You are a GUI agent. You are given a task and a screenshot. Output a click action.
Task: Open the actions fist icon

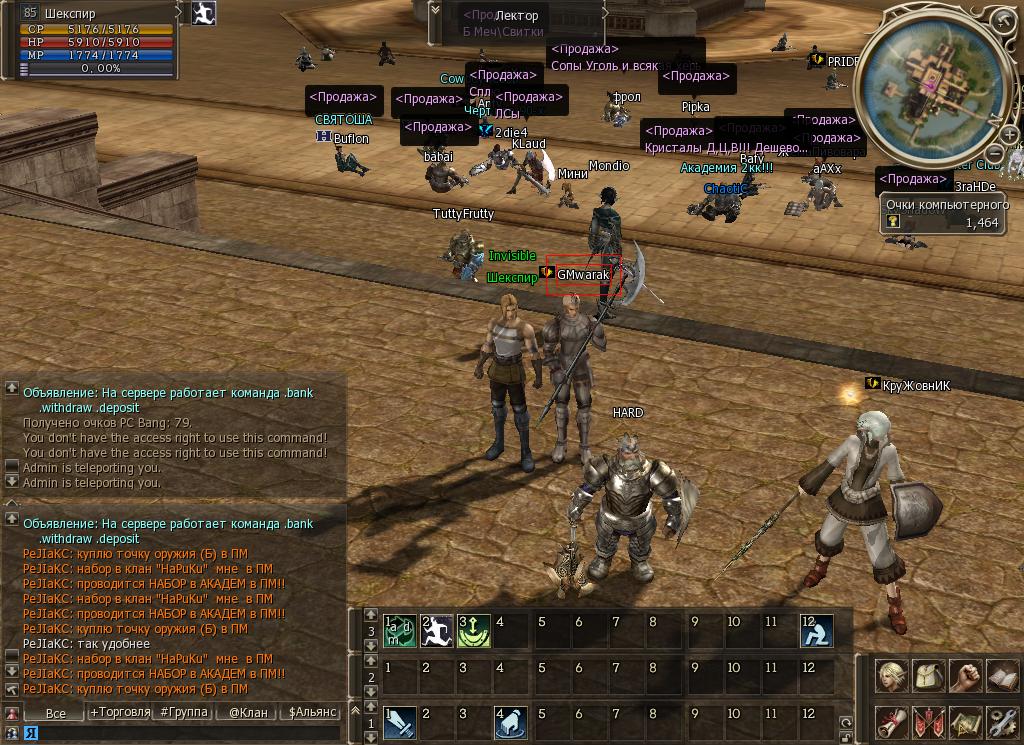tap(965, 677)
